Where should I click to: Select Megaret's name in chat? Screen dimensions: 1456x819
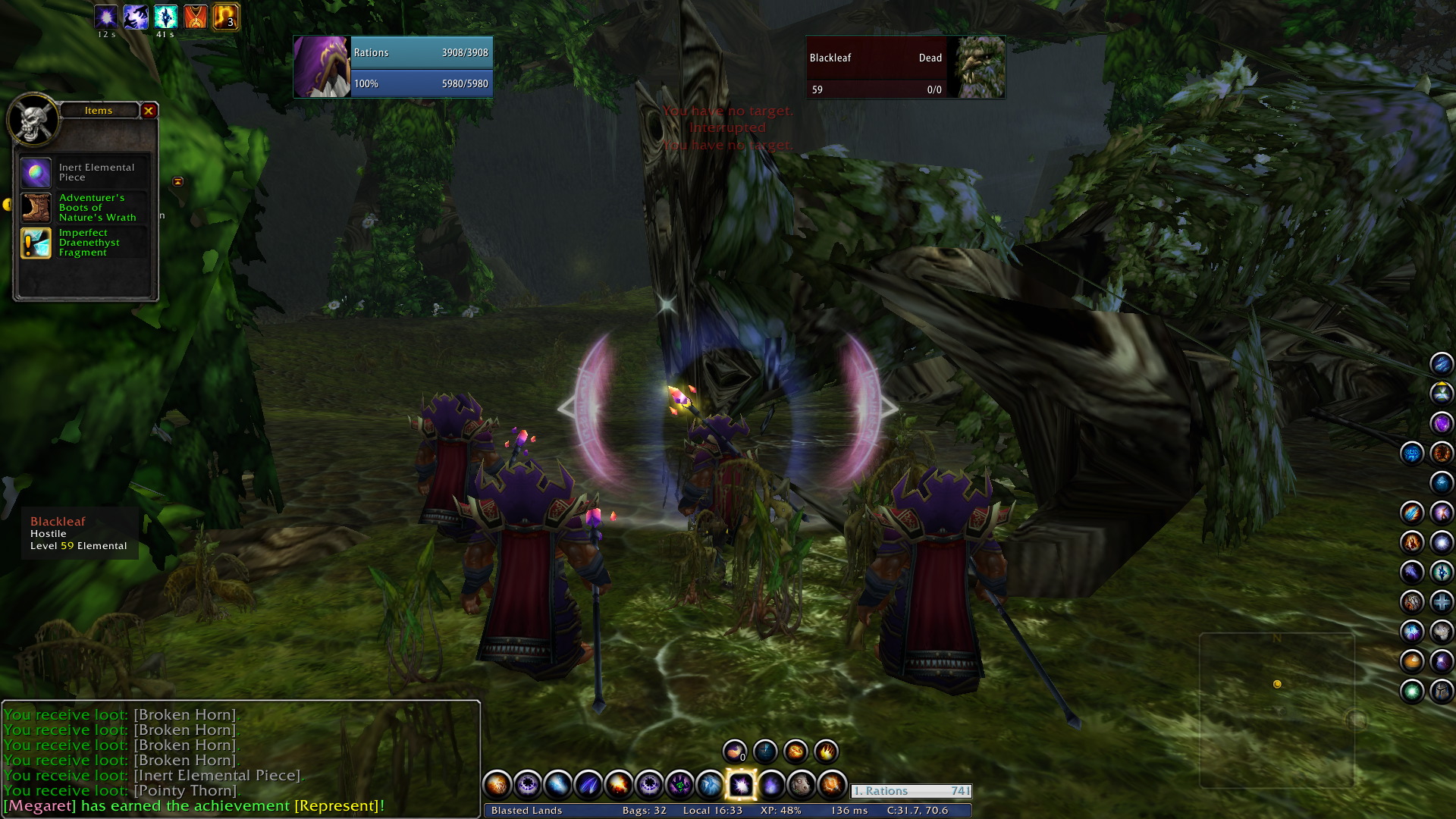coord(39,805)
